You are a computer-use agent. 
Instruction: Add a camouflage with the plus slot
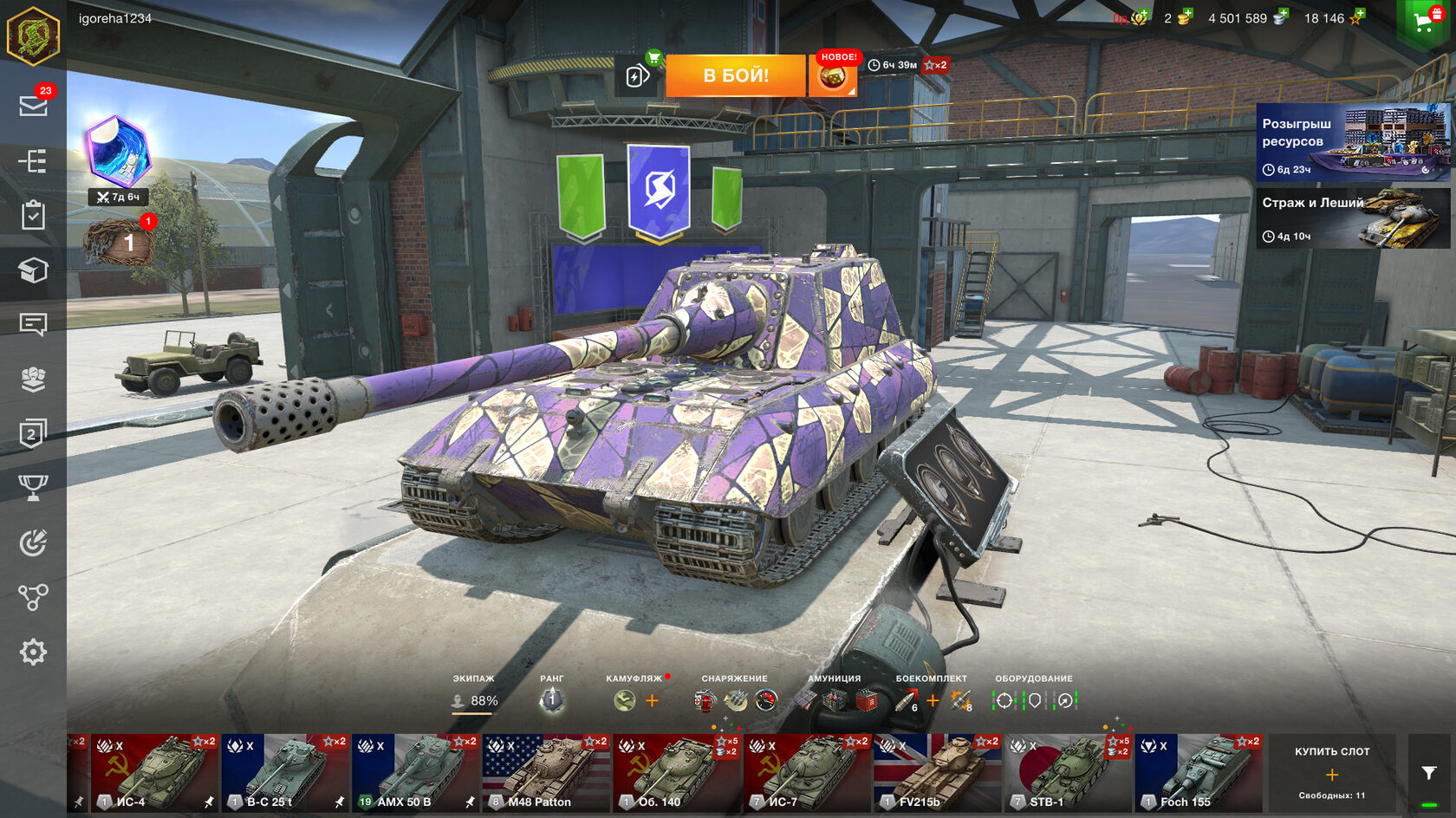coord(652,700)
